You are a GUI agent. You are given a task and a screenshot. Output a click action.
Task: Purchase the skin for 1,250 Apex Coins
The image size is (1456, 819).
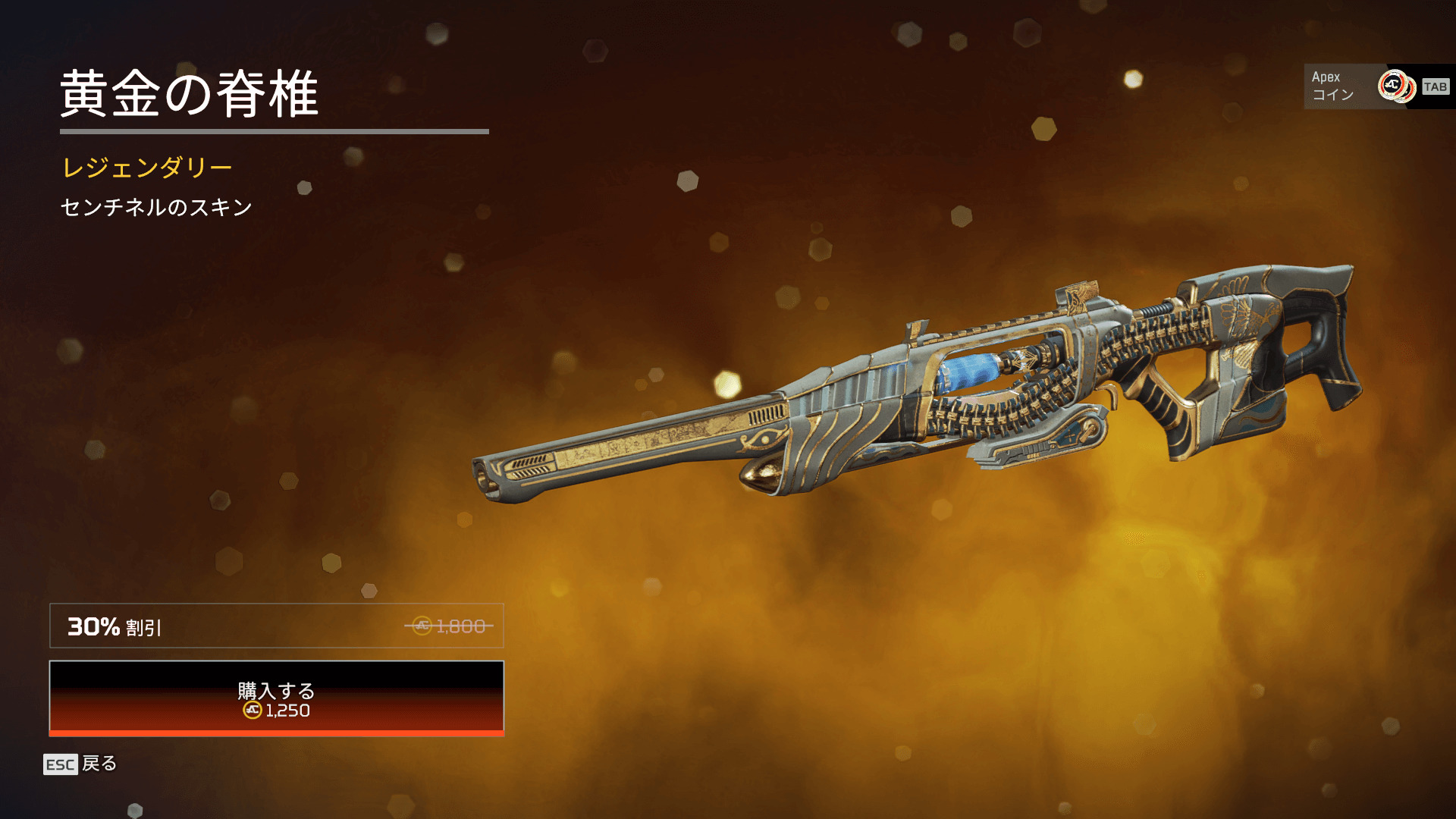[x=276, y=698]
